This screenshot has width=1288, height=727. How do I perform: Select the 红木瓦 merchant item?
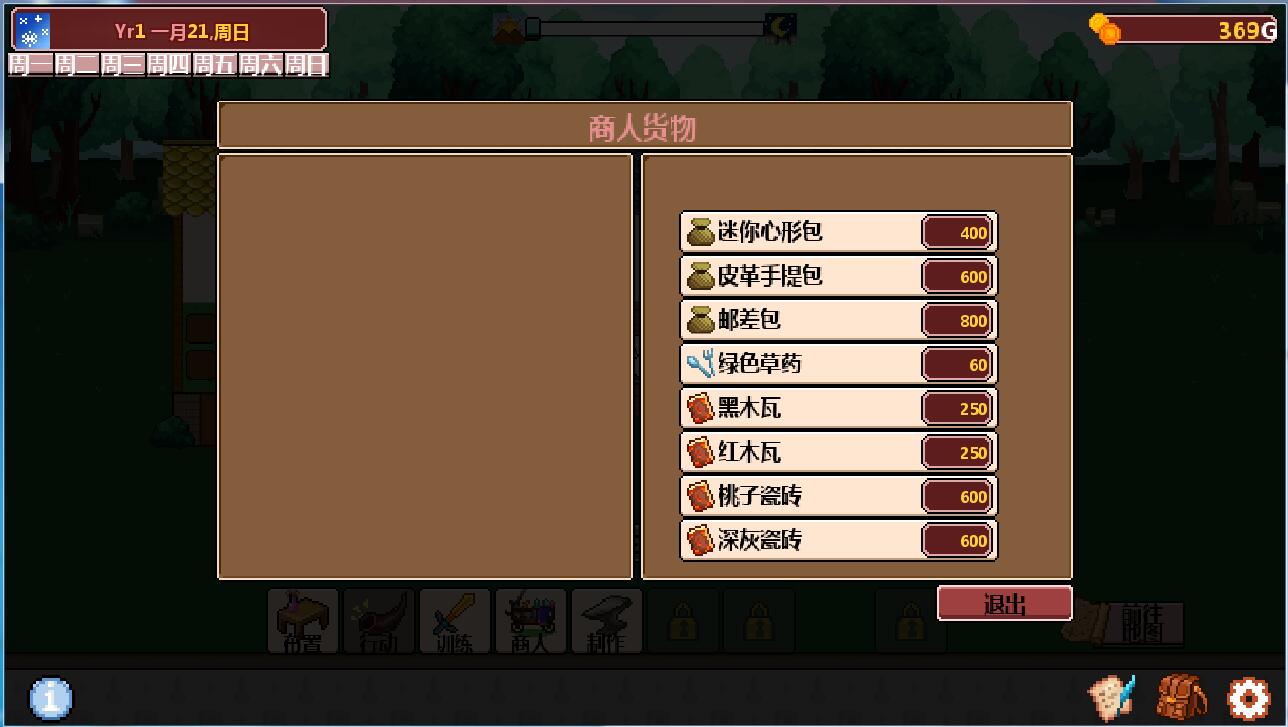click(838, 452)
